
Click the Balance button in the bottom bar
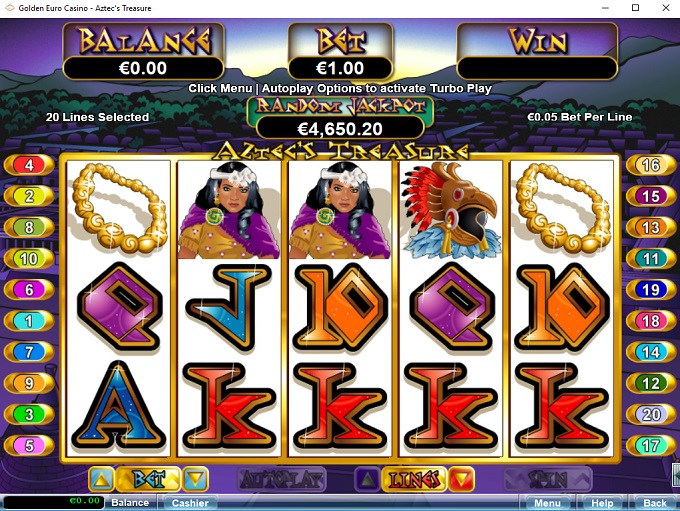pyautogui.click(x=130, y=503)
